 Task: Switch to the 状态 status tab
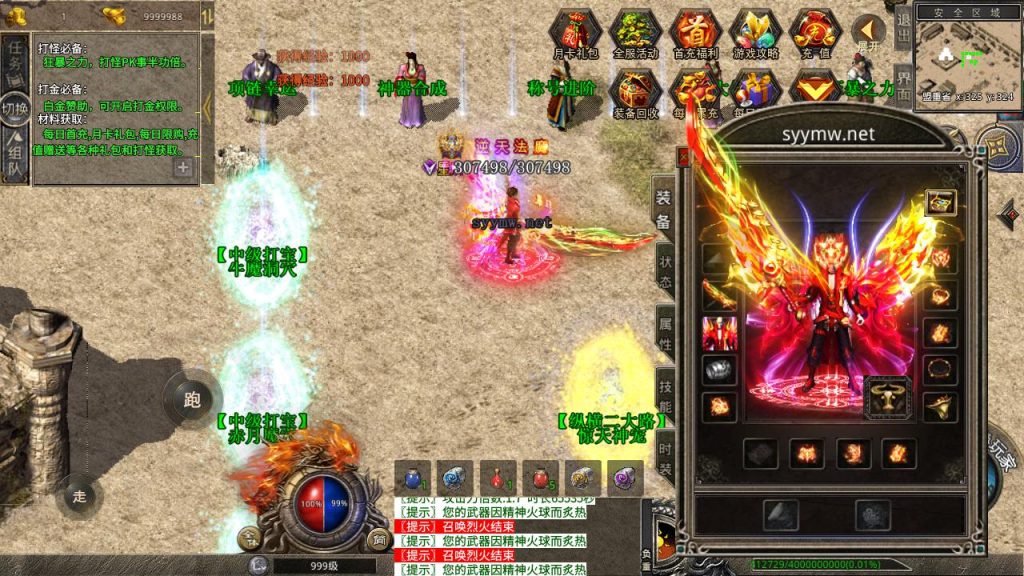click(665, 268)
